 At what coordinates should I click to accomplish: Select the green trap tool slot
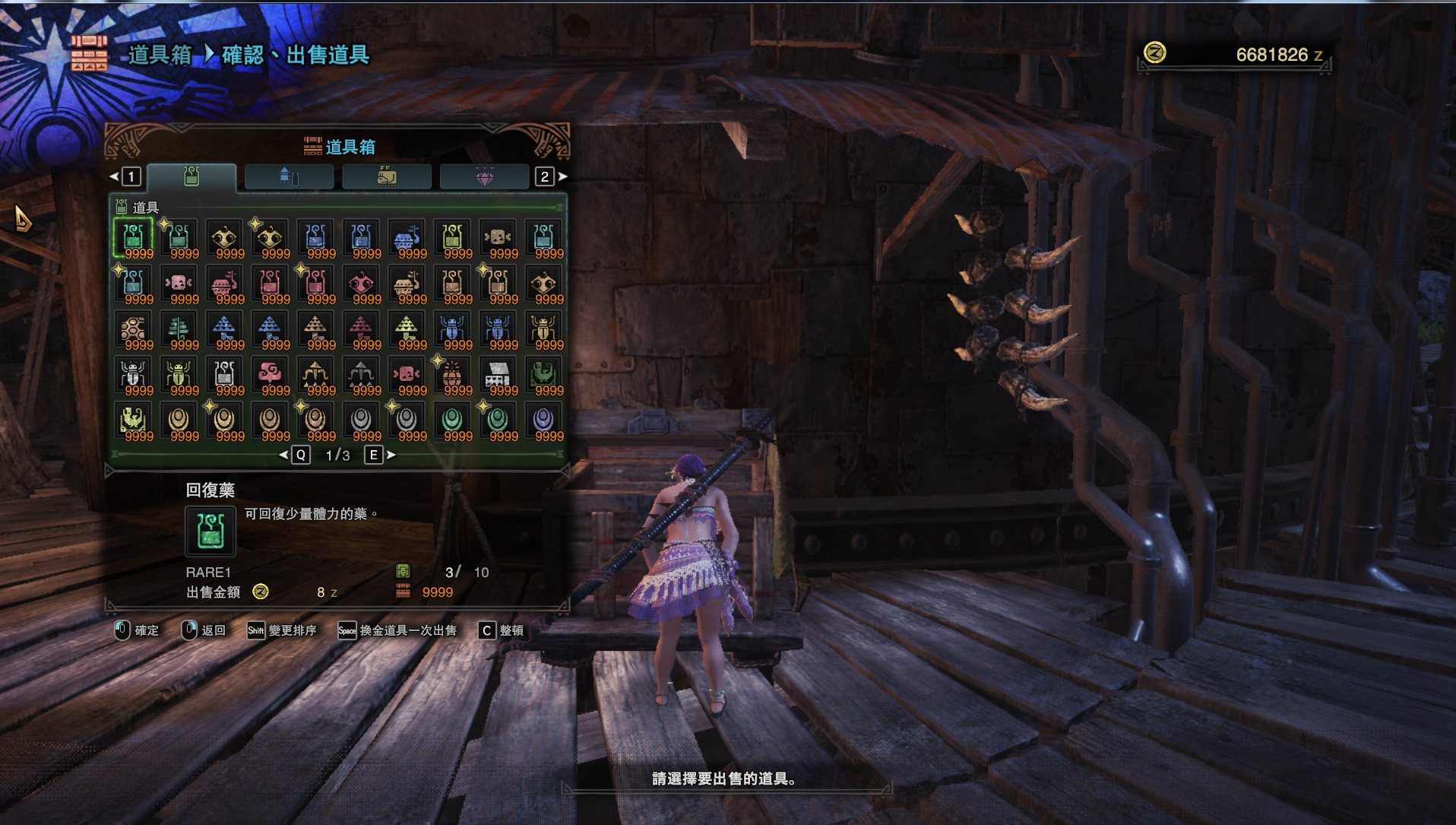pyautogui.click(x=544, y=375)
